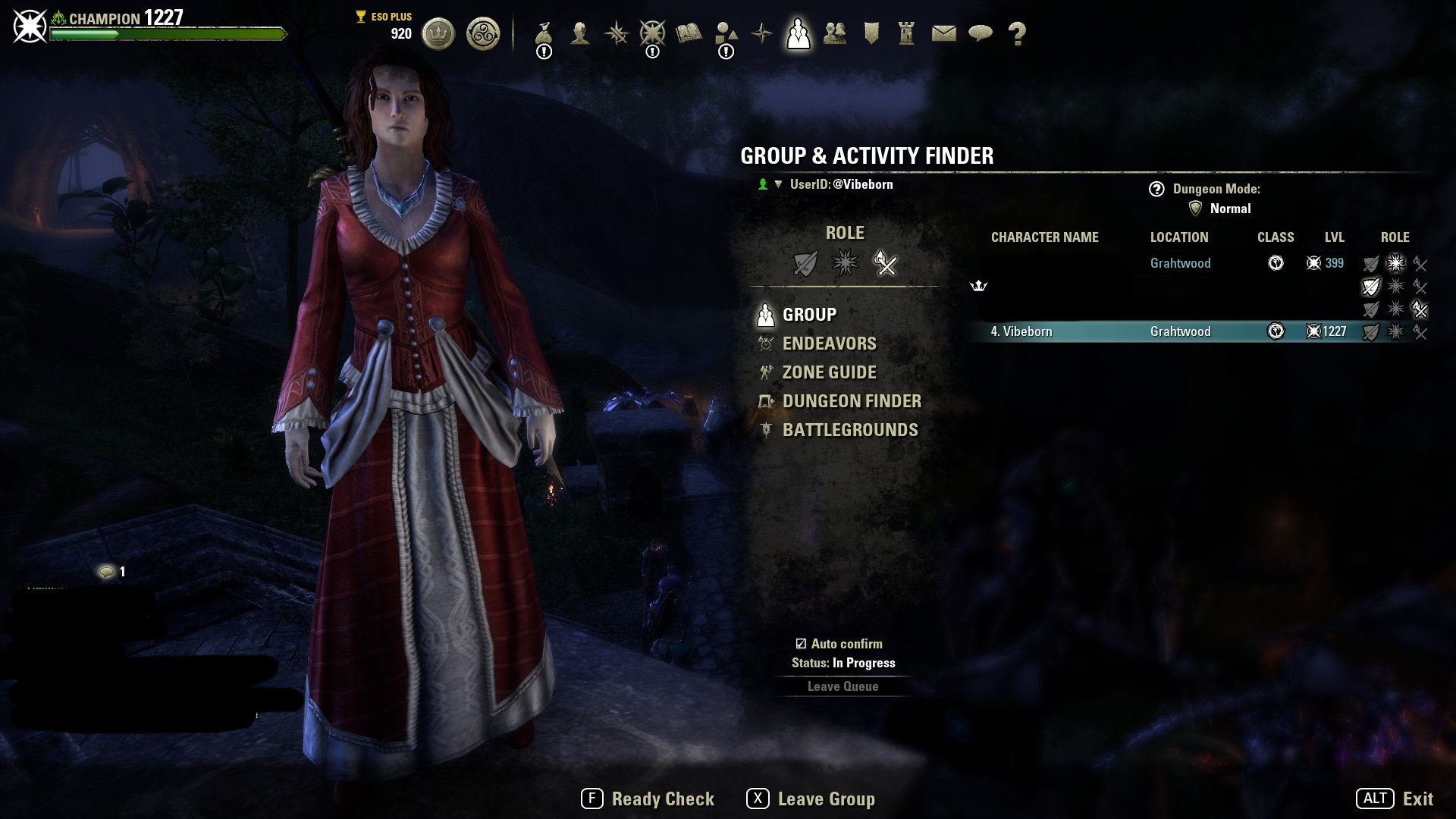Go to Battlegrounds

click(849, 430)
